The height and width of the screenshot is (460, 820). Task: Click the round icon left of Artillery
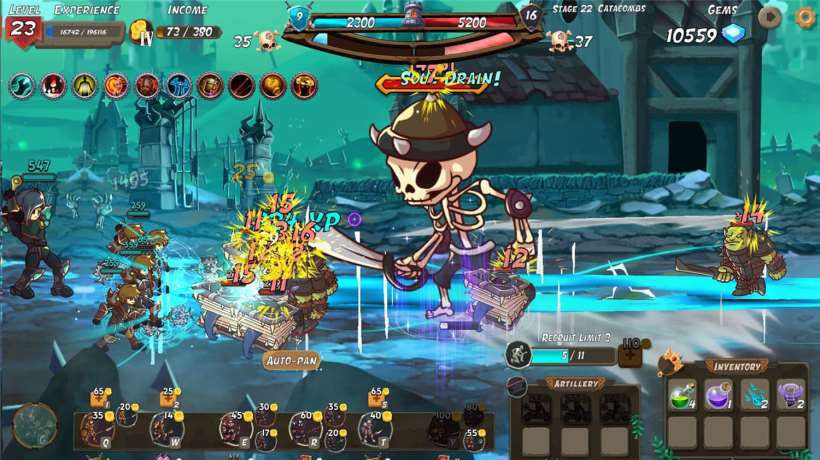[517, 386]
